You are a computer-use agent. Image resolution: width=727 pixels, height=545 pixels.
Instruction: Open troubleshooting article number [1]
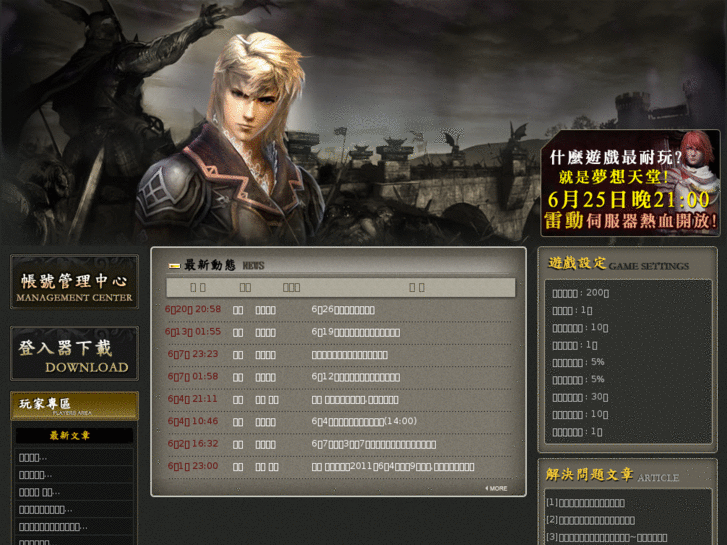tap(585, 503)
